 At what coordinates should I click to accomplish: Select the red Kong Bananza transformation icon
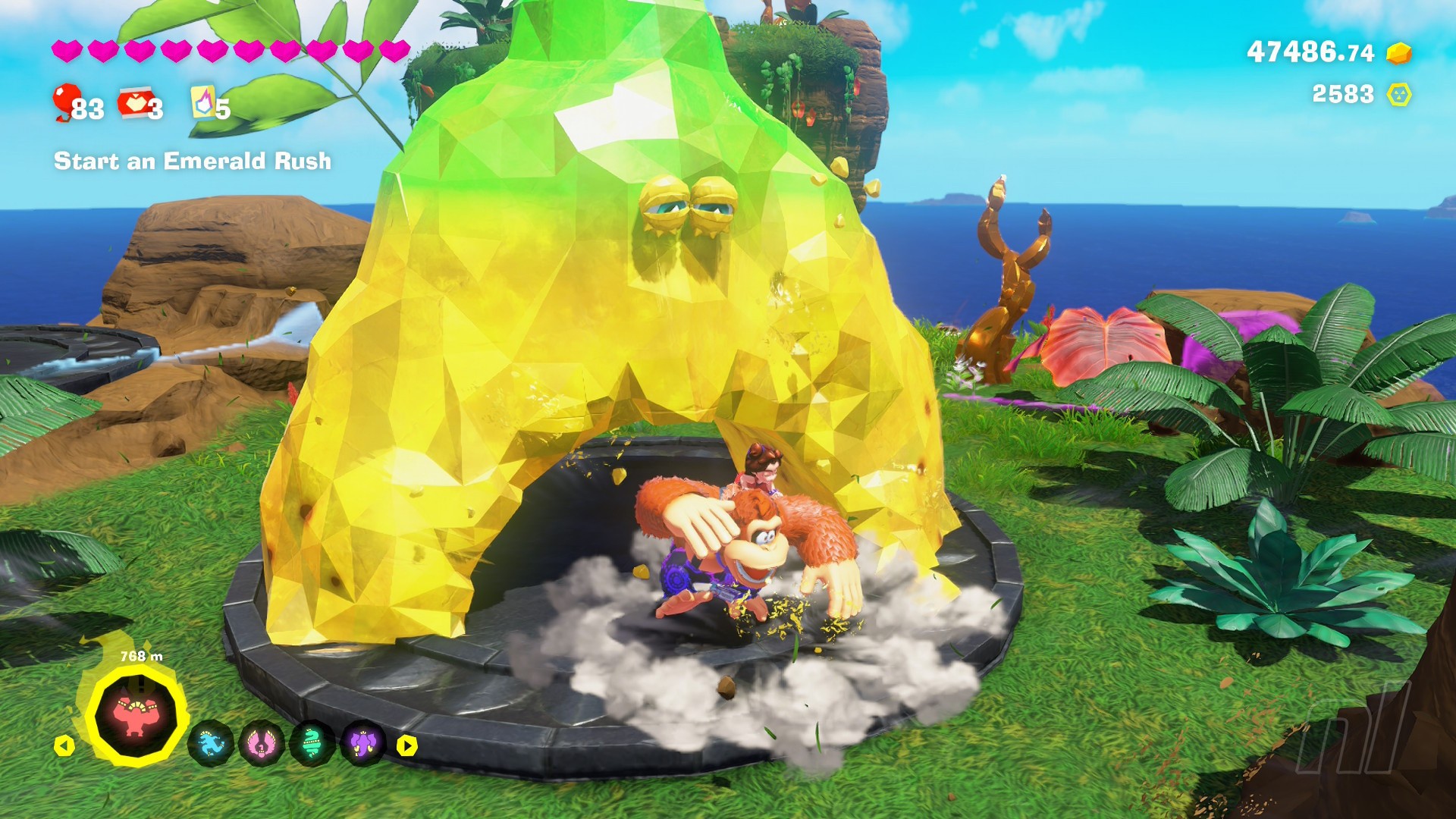click(x=136, y=715)
